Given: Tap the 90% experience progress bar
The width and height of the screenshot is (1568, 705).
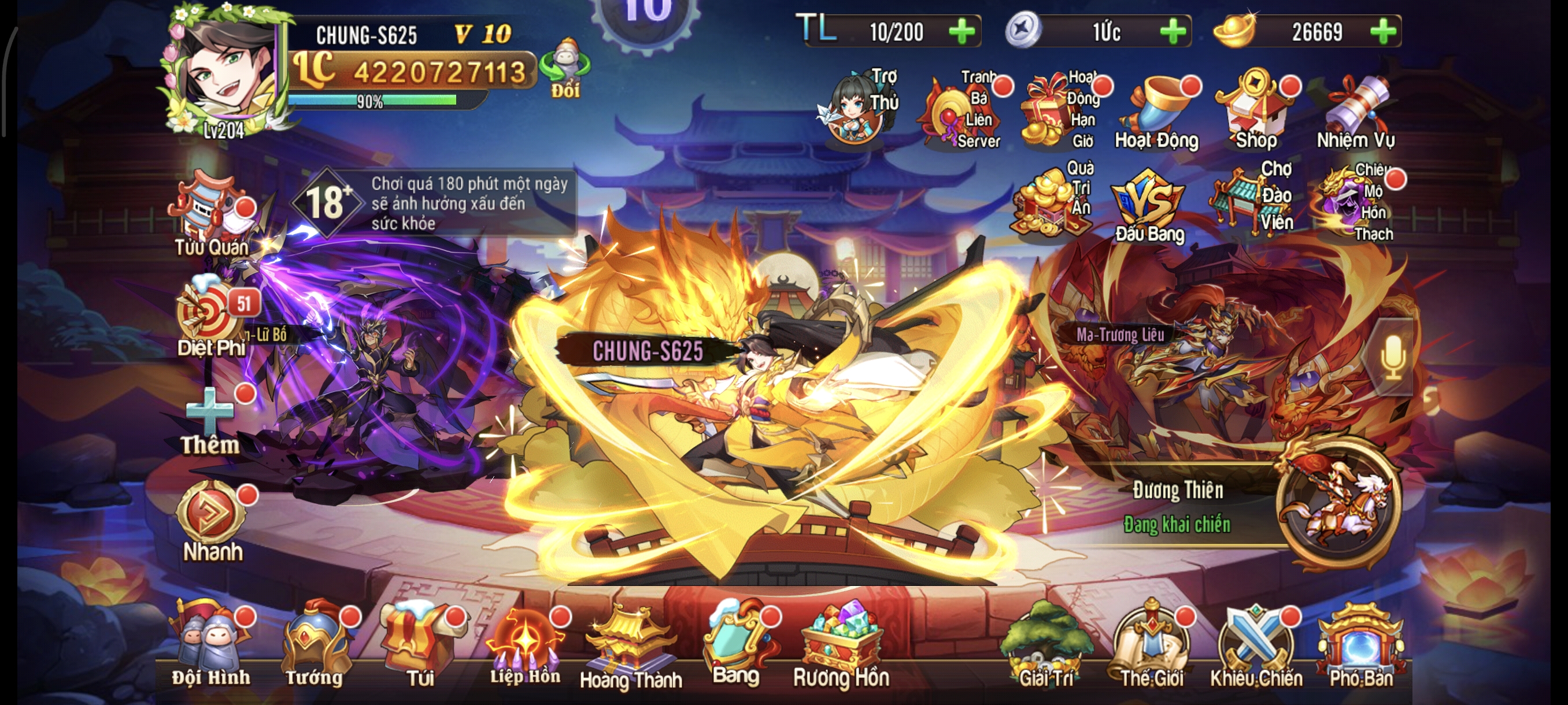Looking at the screenshot, I should (x=368, y=101).
